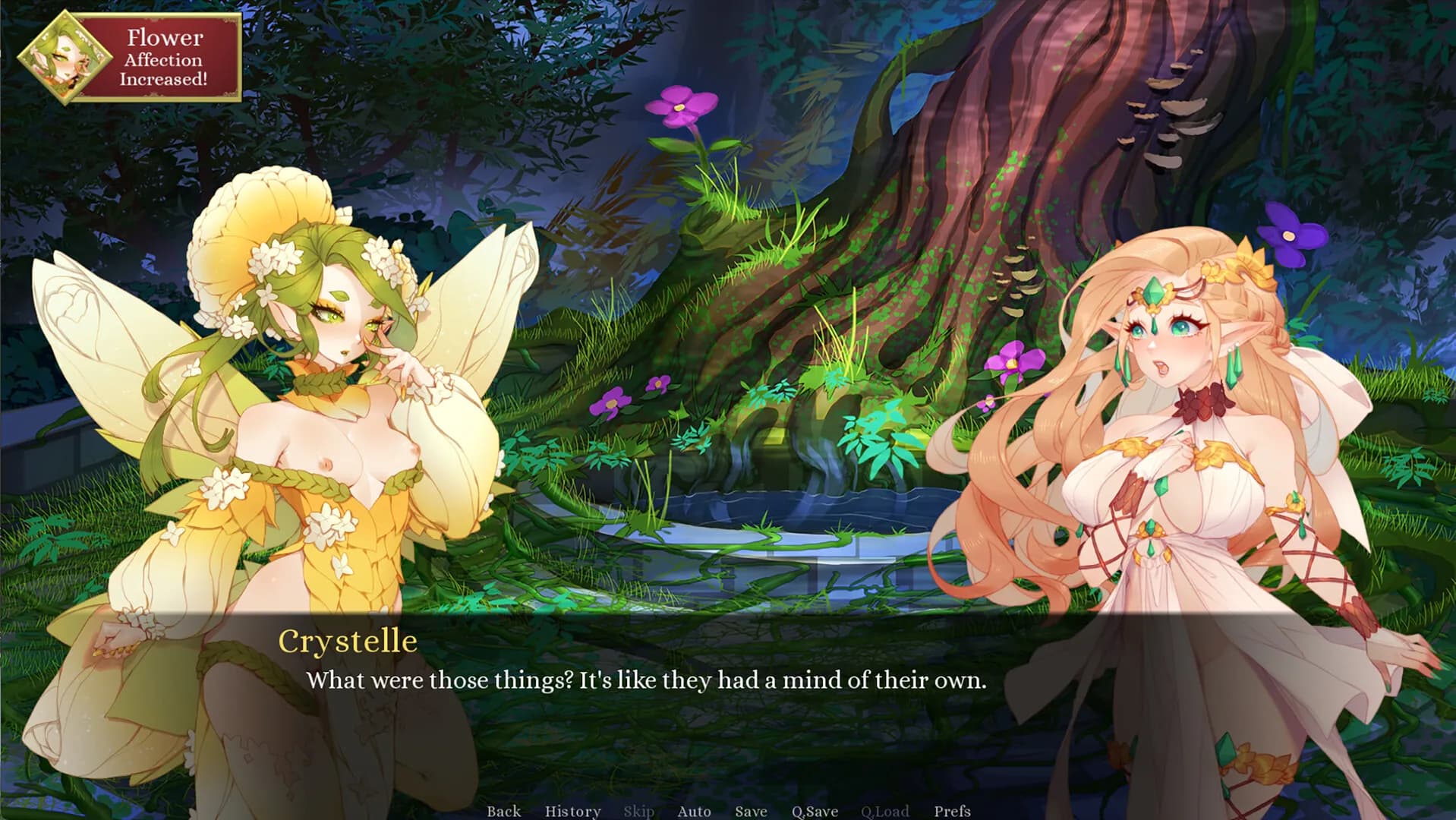Open the preferences options panel
1456x820 pixels.
pyautogui.click(x=953, y=811)
